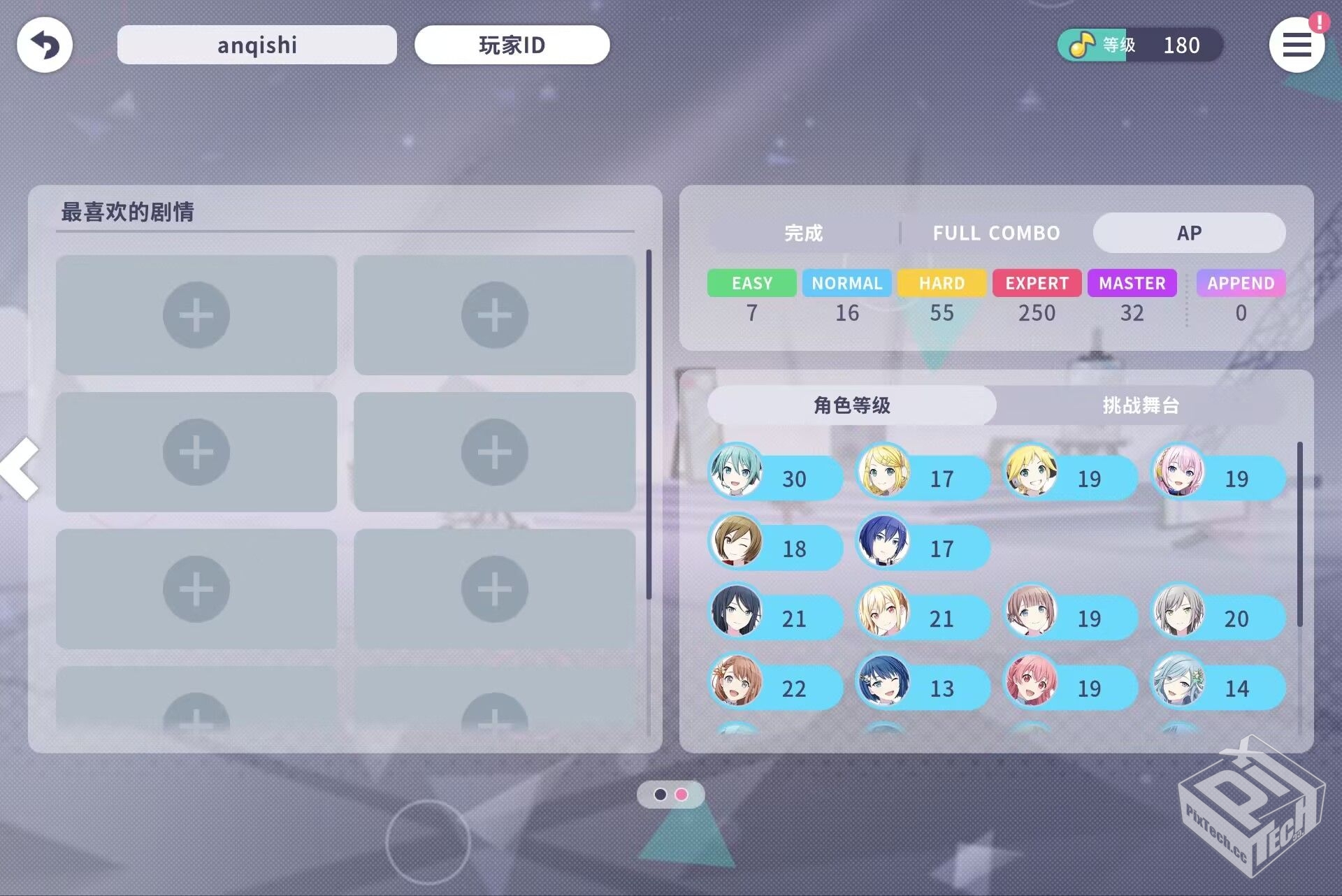This screenshot has width=1342, height=896.
Task: Switch to the 完成 clear count tab
Action: point(803,233)
